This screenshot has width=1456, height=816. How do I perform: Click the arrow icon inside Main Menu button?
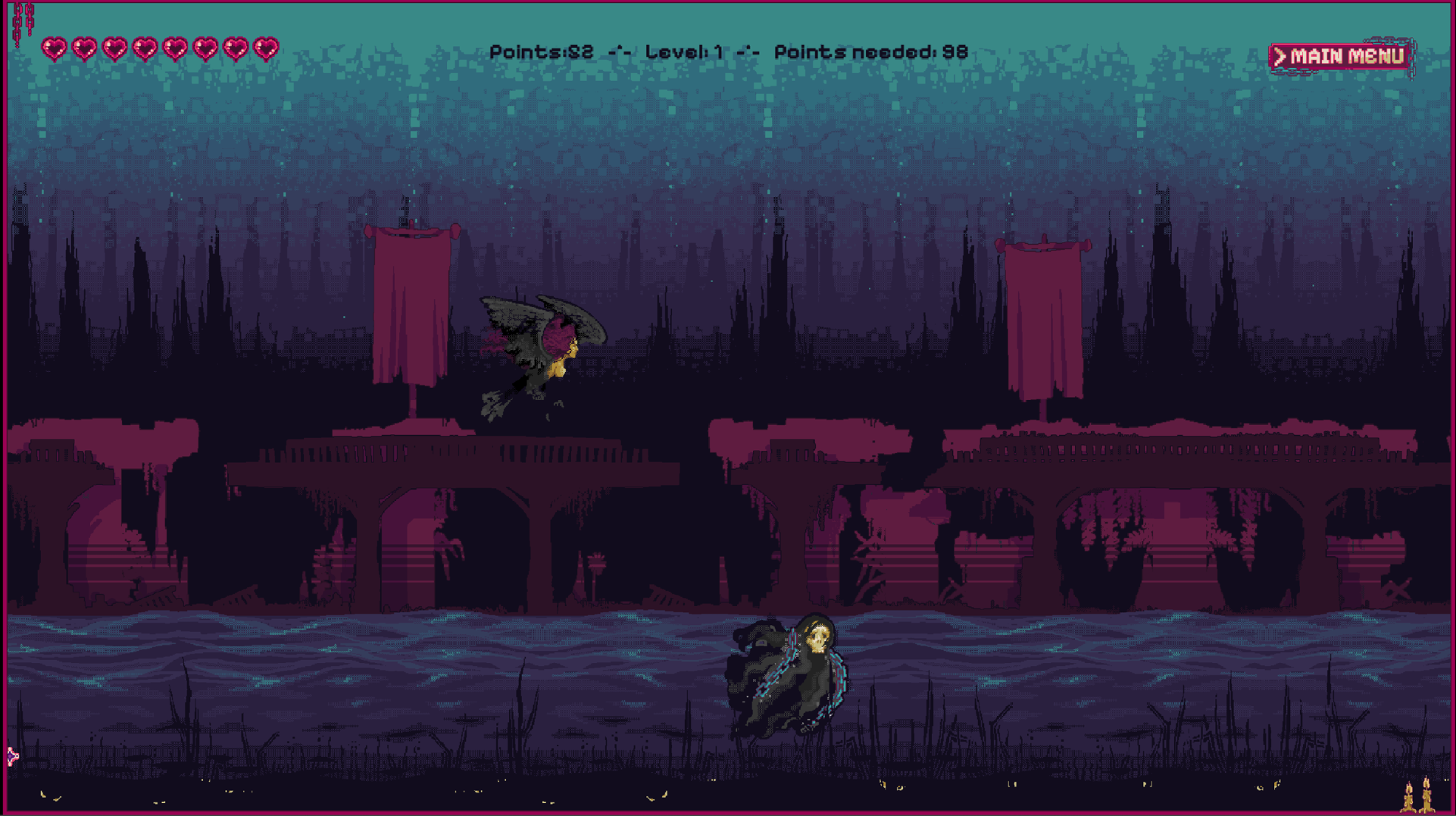pyautogui.click(x=1282, y=55)
